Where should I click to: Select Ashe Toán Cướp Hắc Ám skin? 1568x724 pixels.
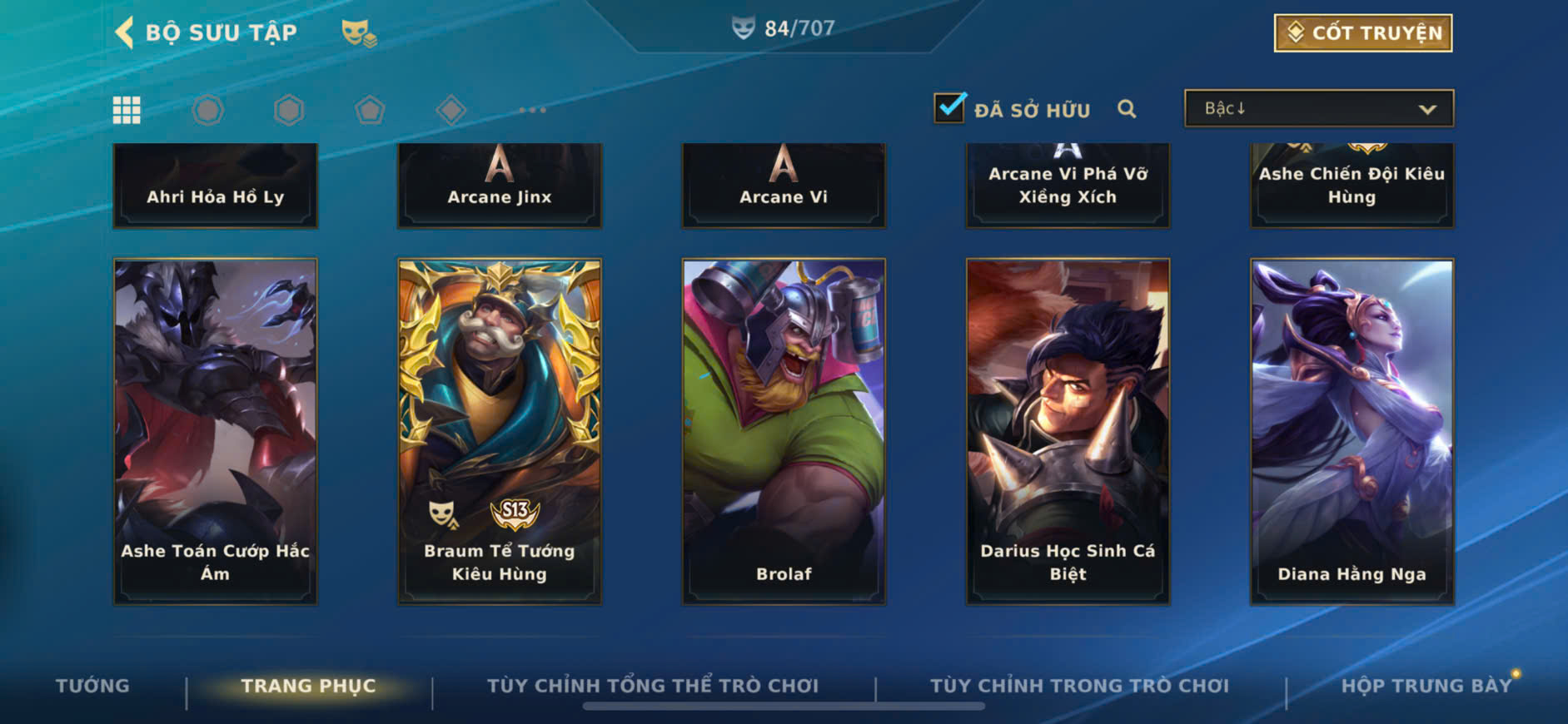[216, 431]
